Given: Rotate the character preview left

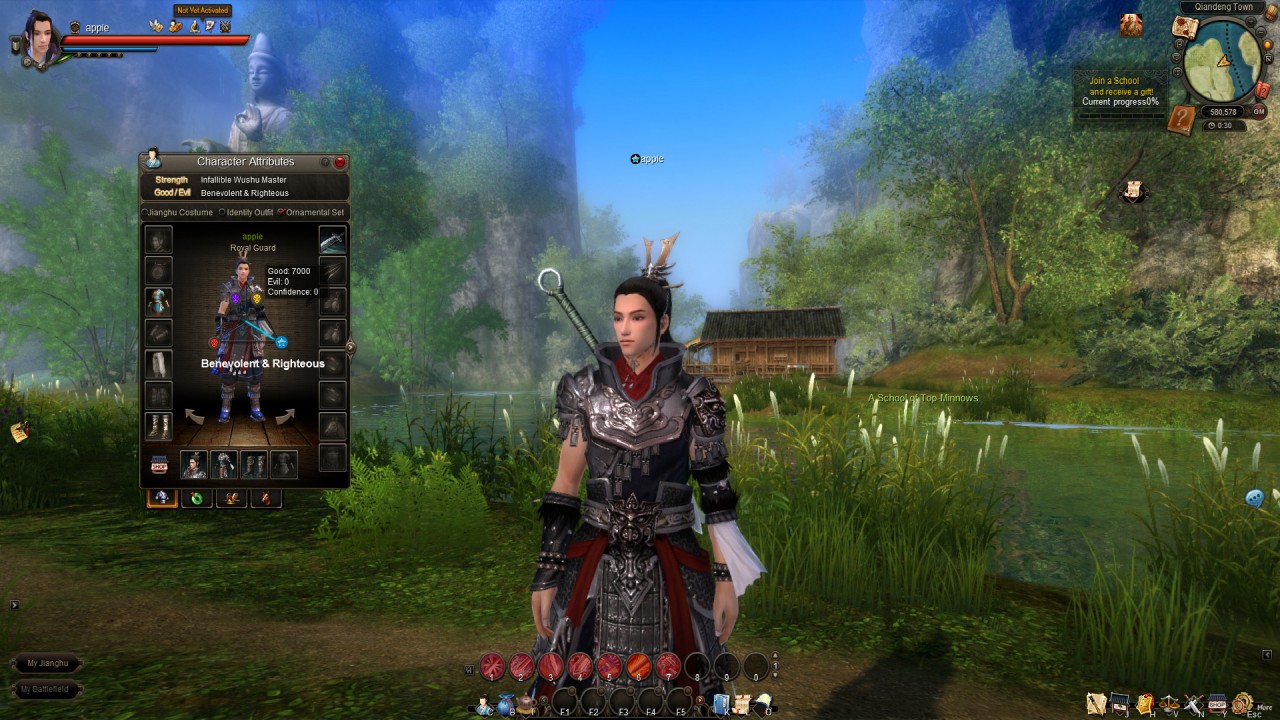Looking at the screenshot, I should [195, 415].
